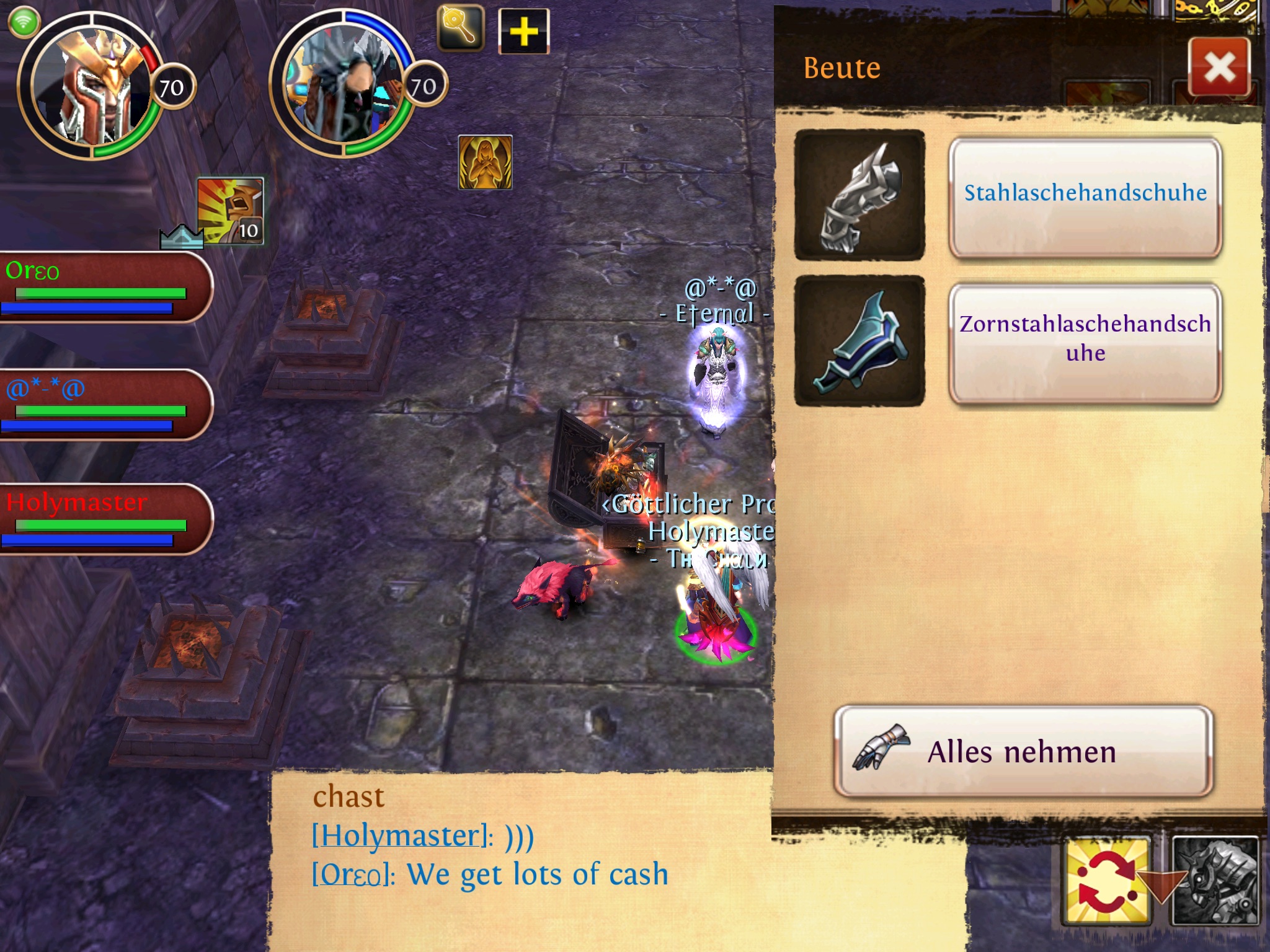
Task: Click Holymaster's name link in chat
Action: (x=399, y=835)
